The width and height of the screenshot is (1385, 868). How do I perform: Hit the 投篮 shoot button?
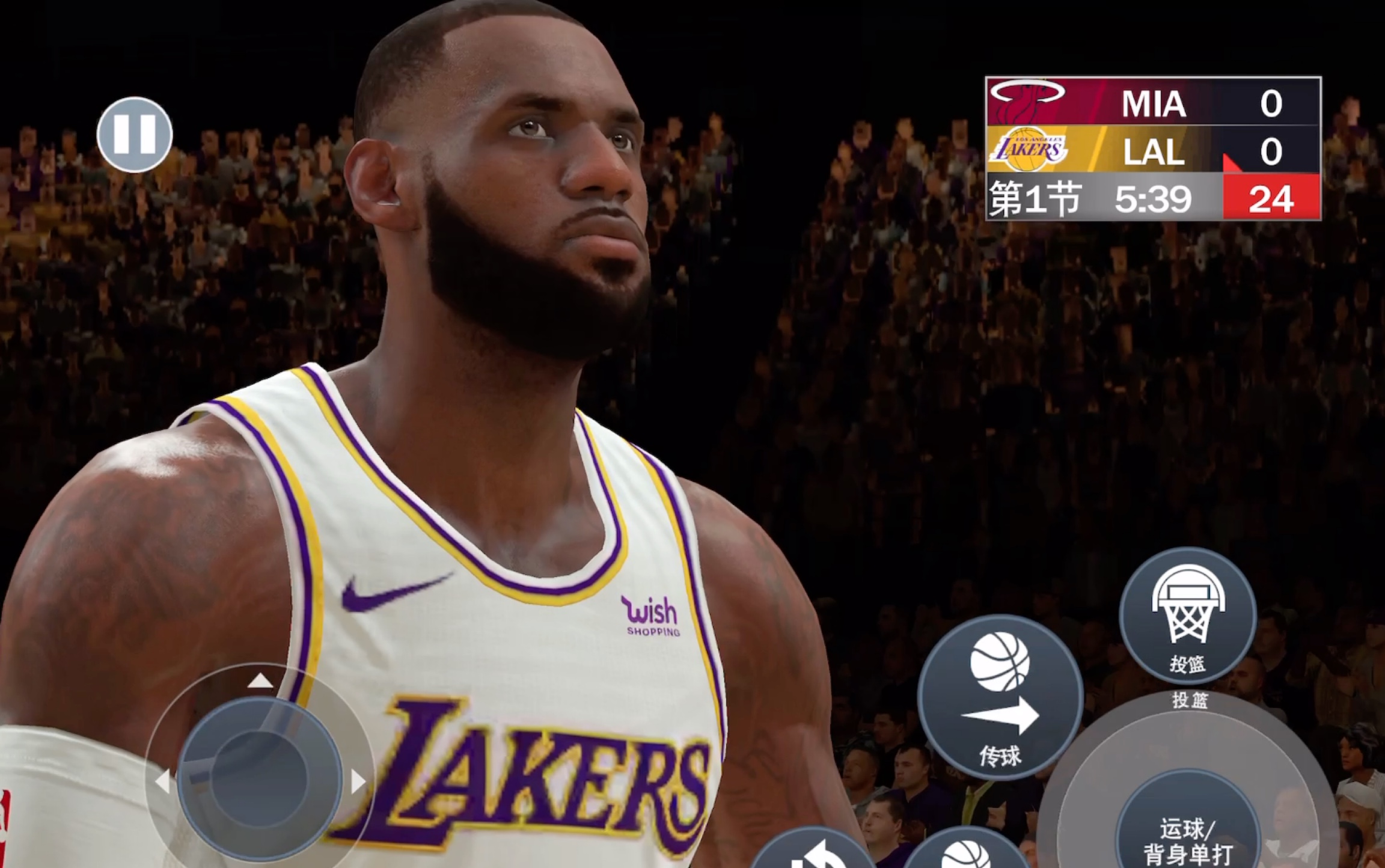1187,616
